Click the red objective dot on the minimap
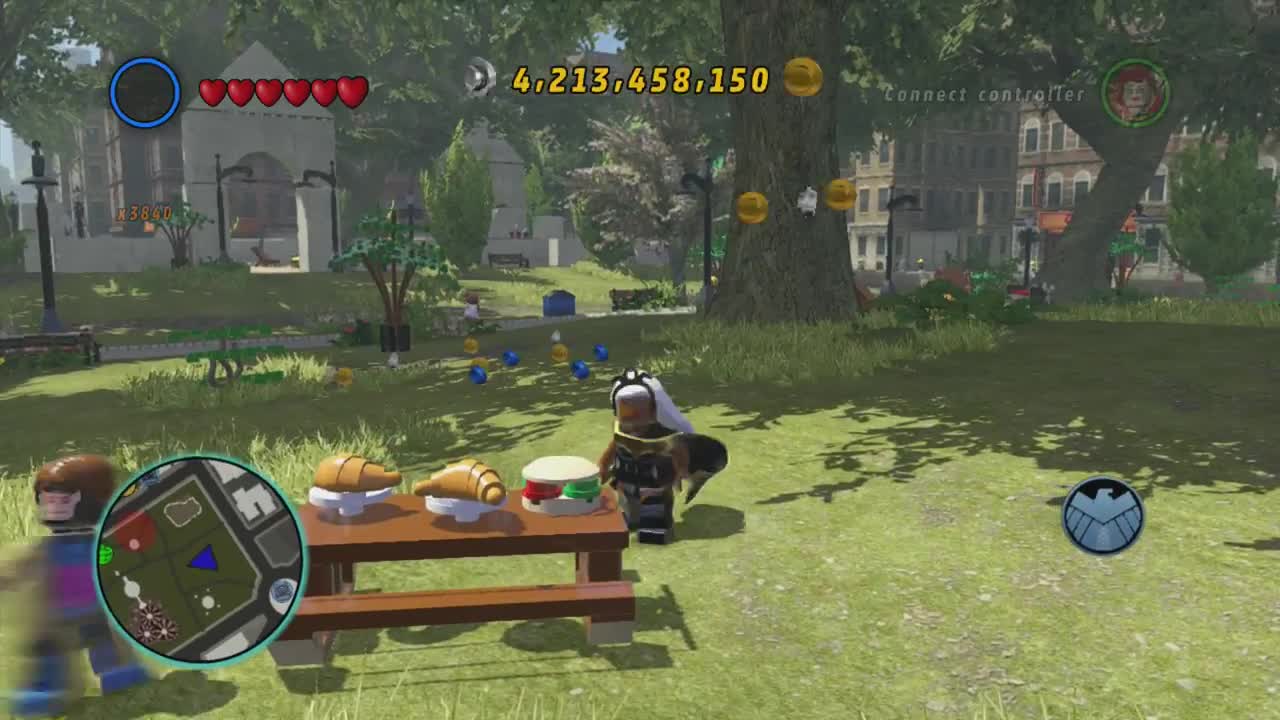This screenshot has width=1280, height=720. [x=134, y=542]
